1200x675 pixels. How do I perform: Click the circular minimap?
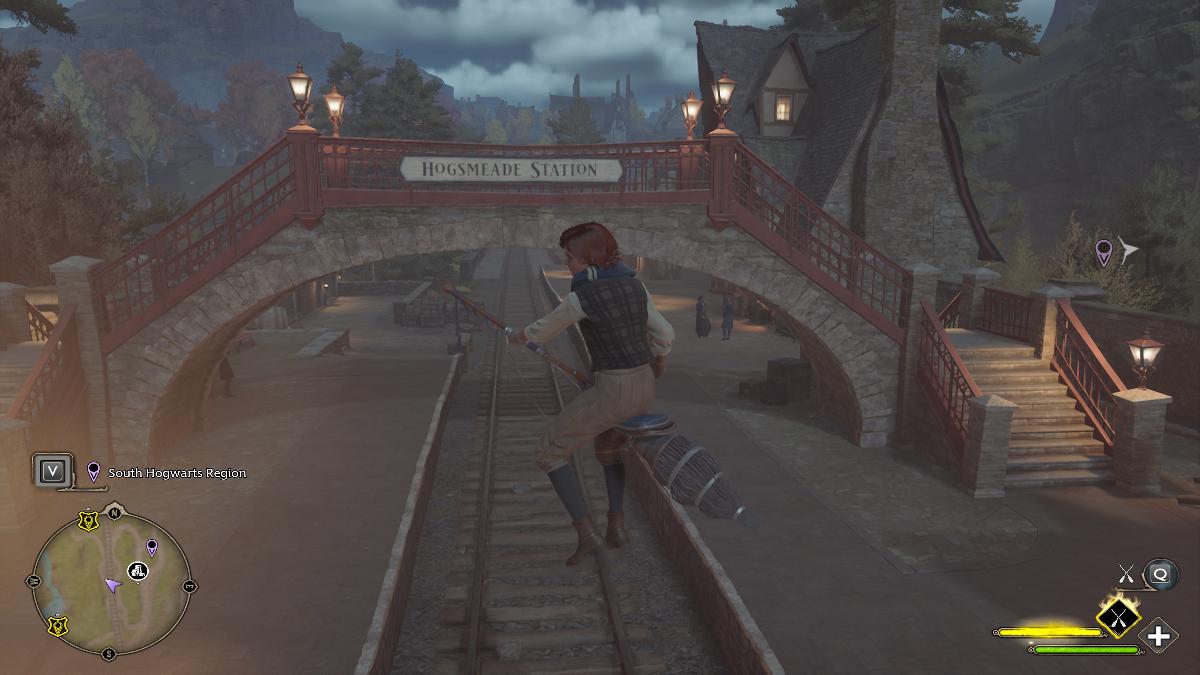[111, 585]
